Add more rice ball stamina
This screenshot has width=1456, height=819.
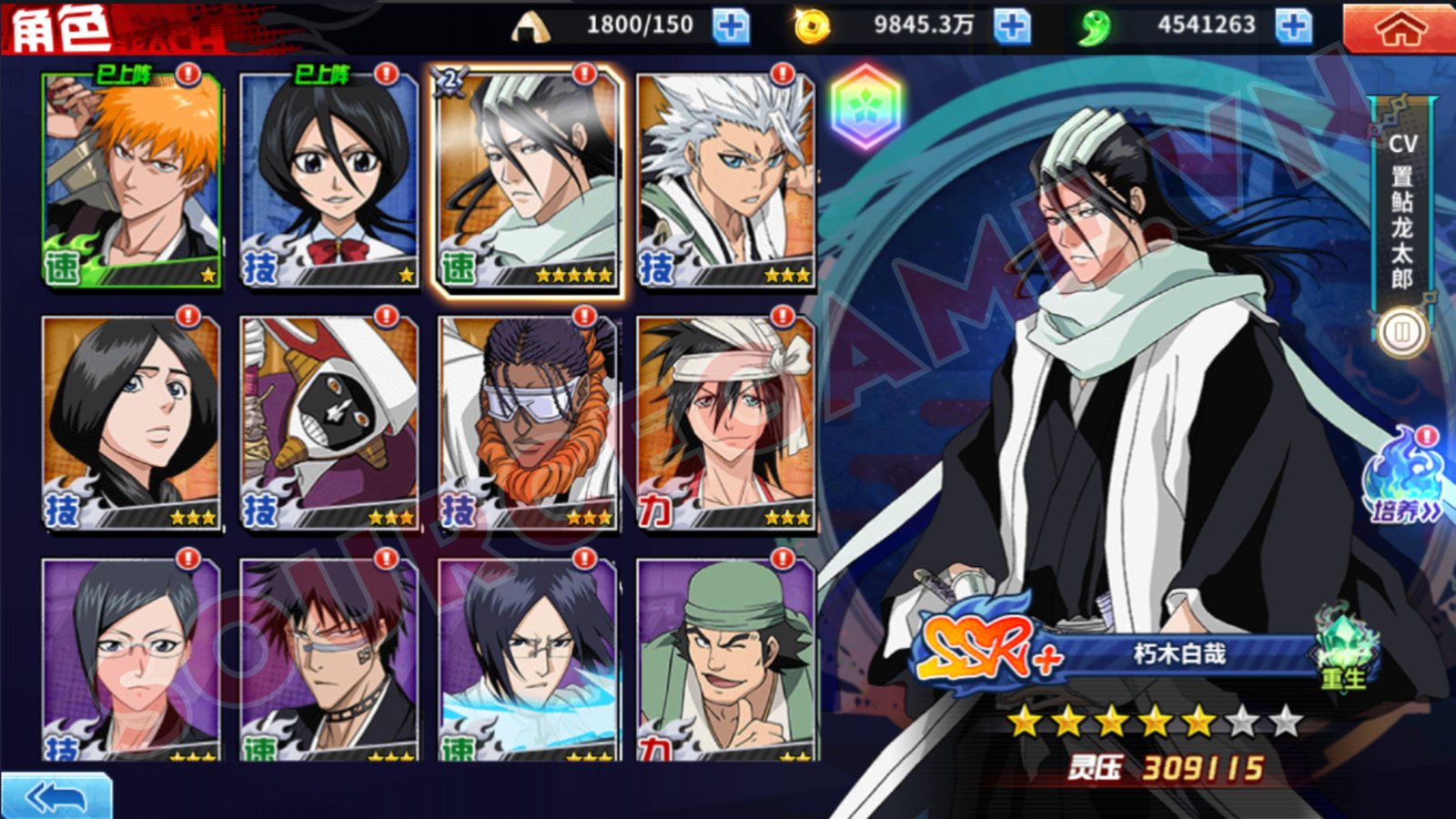(730, 26)
